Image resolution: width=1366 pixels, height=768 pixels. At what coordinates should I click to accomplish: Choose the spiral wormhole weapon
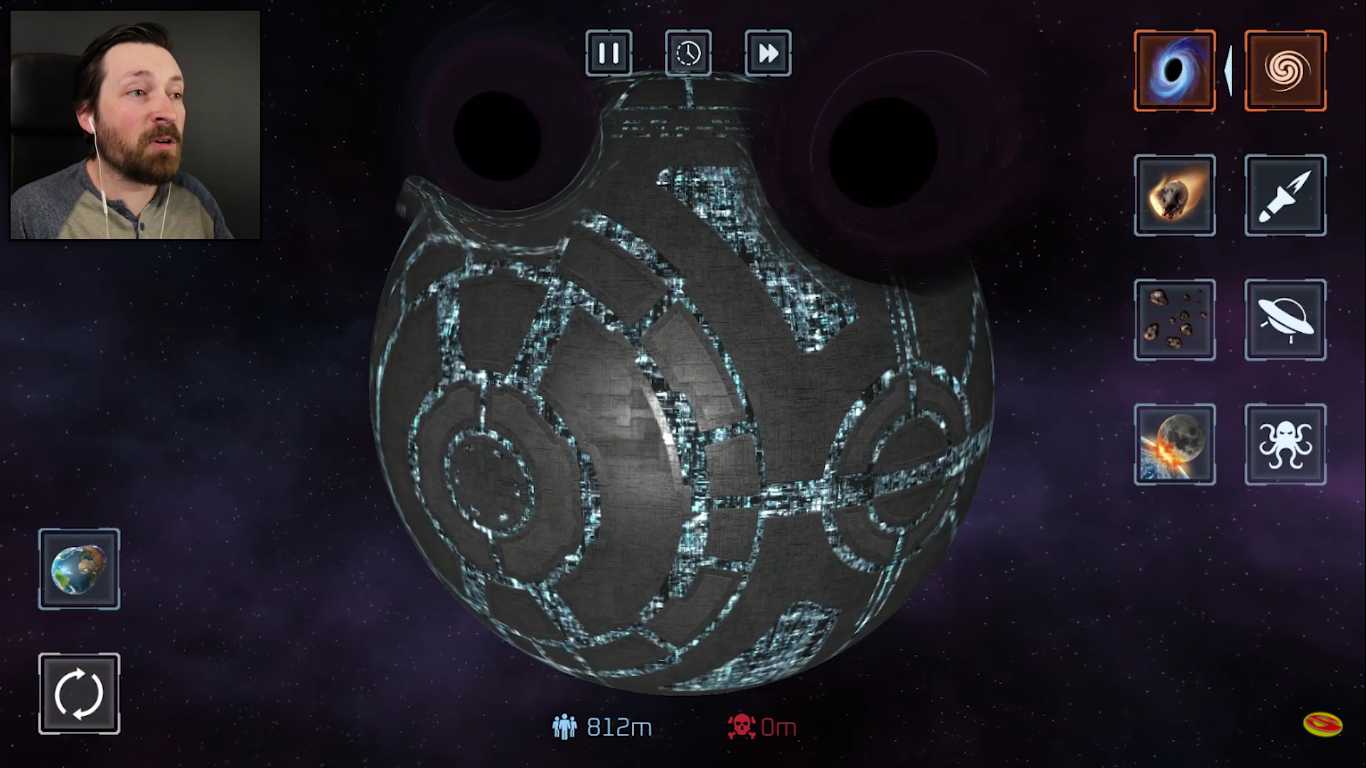1285,70
